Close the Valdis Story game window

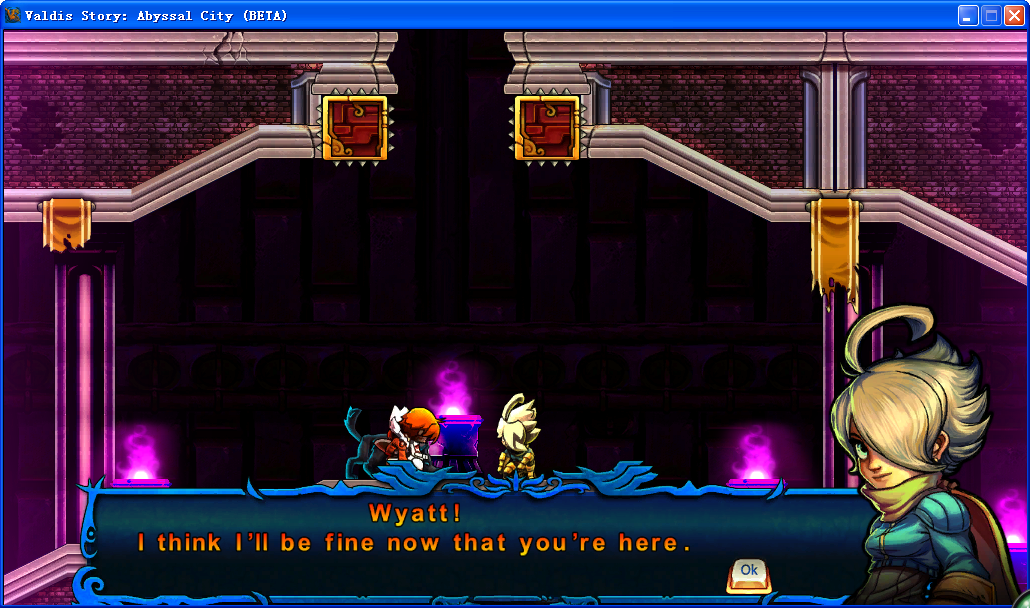pos(1014,15)
